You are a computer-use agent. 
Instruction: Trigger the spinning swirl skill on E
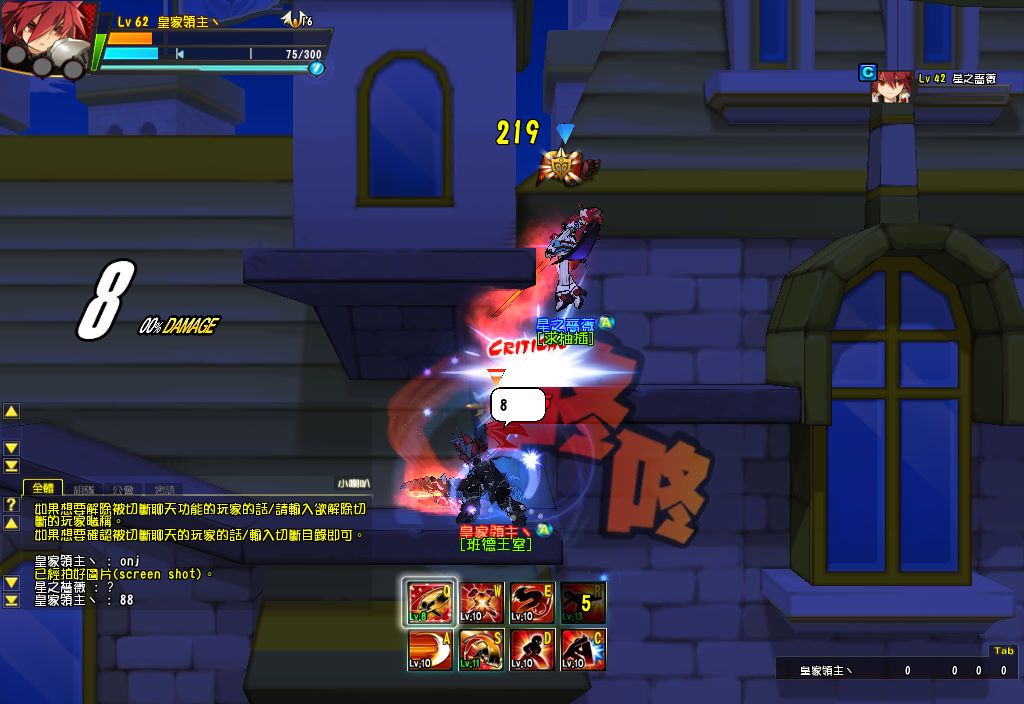coord(532,603)
